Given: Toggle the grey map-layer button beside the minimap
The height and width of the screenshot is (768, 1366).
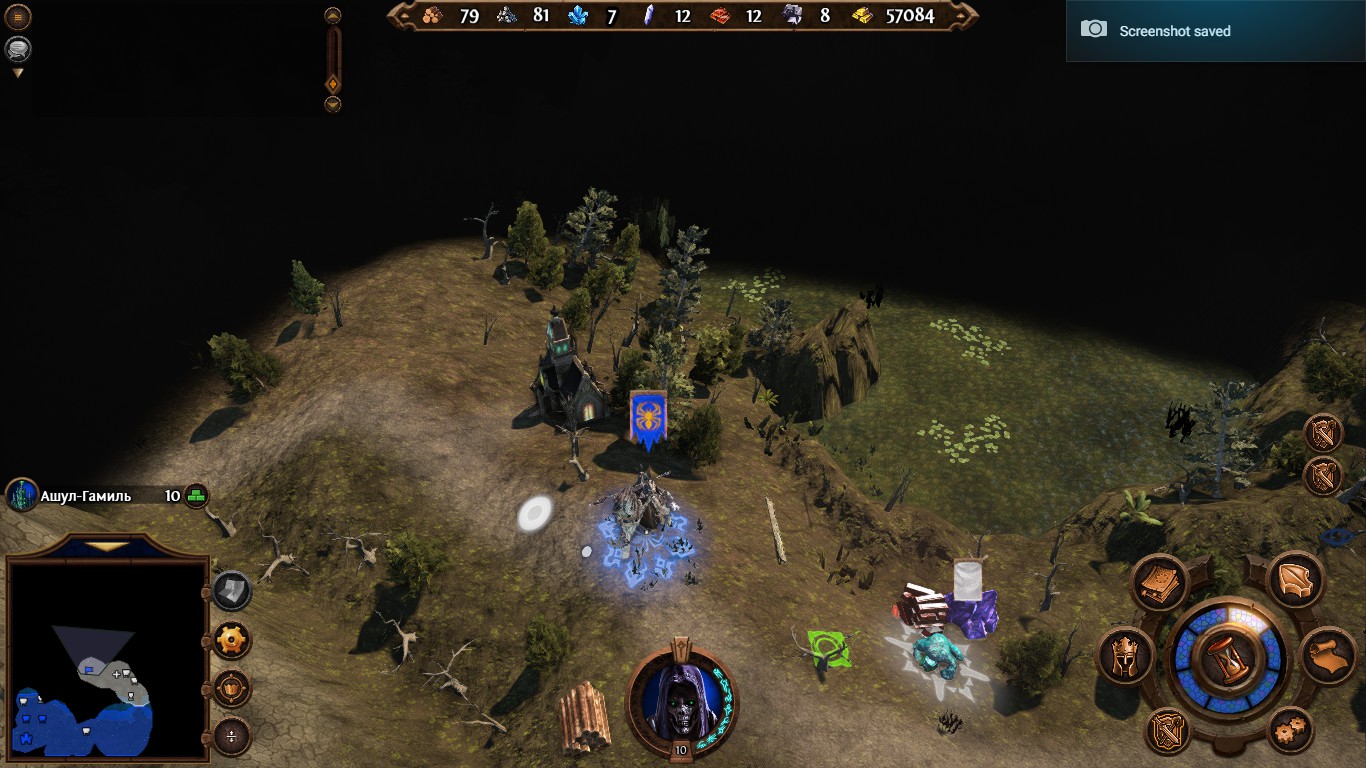Looking at the screenshot, I should click(232, 591).
